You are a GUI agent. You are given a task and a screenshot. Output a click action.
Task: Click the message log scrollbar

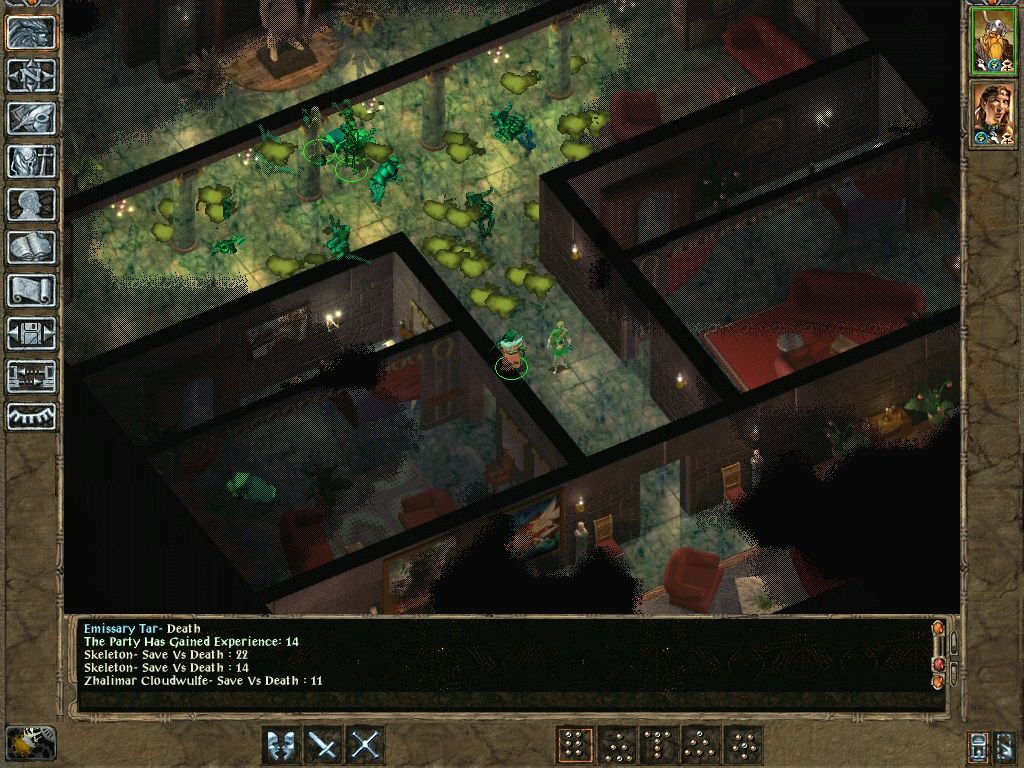point(938,655)
